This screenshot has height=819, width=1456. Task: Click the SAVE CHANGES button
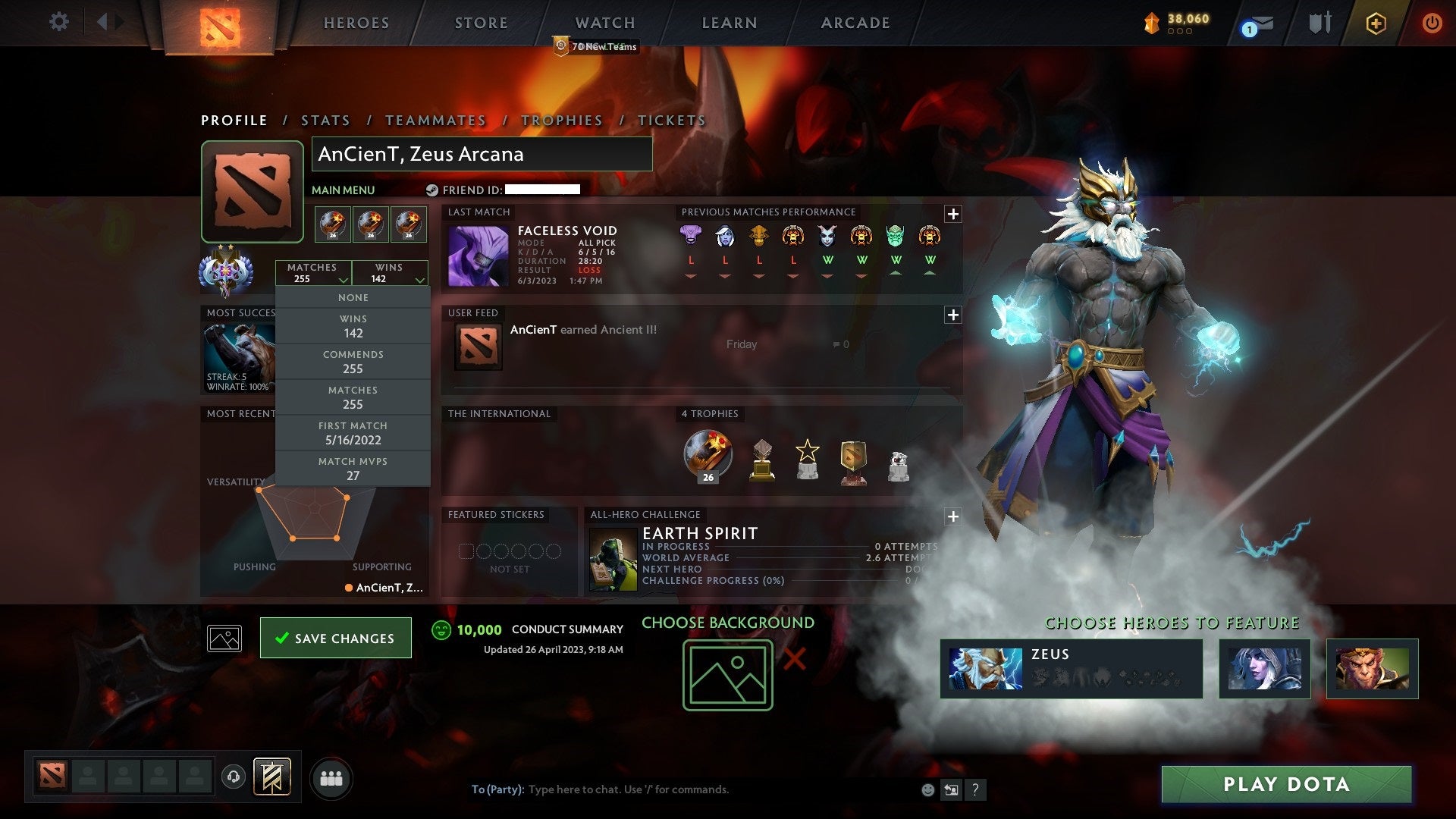(335, 638)
